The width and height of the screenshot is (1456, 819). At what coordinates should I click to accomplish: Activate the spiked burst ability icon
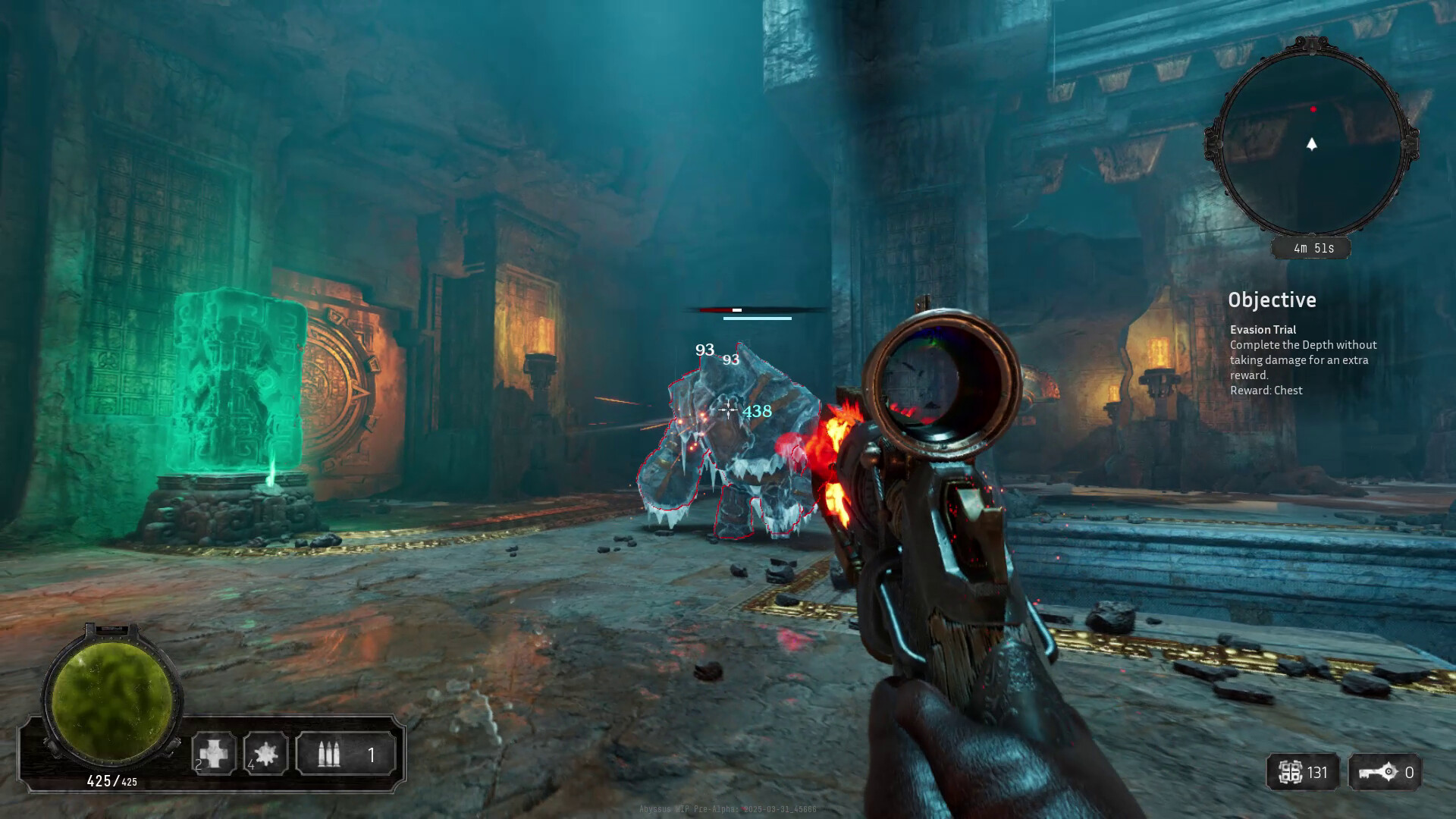pos(265,754)
